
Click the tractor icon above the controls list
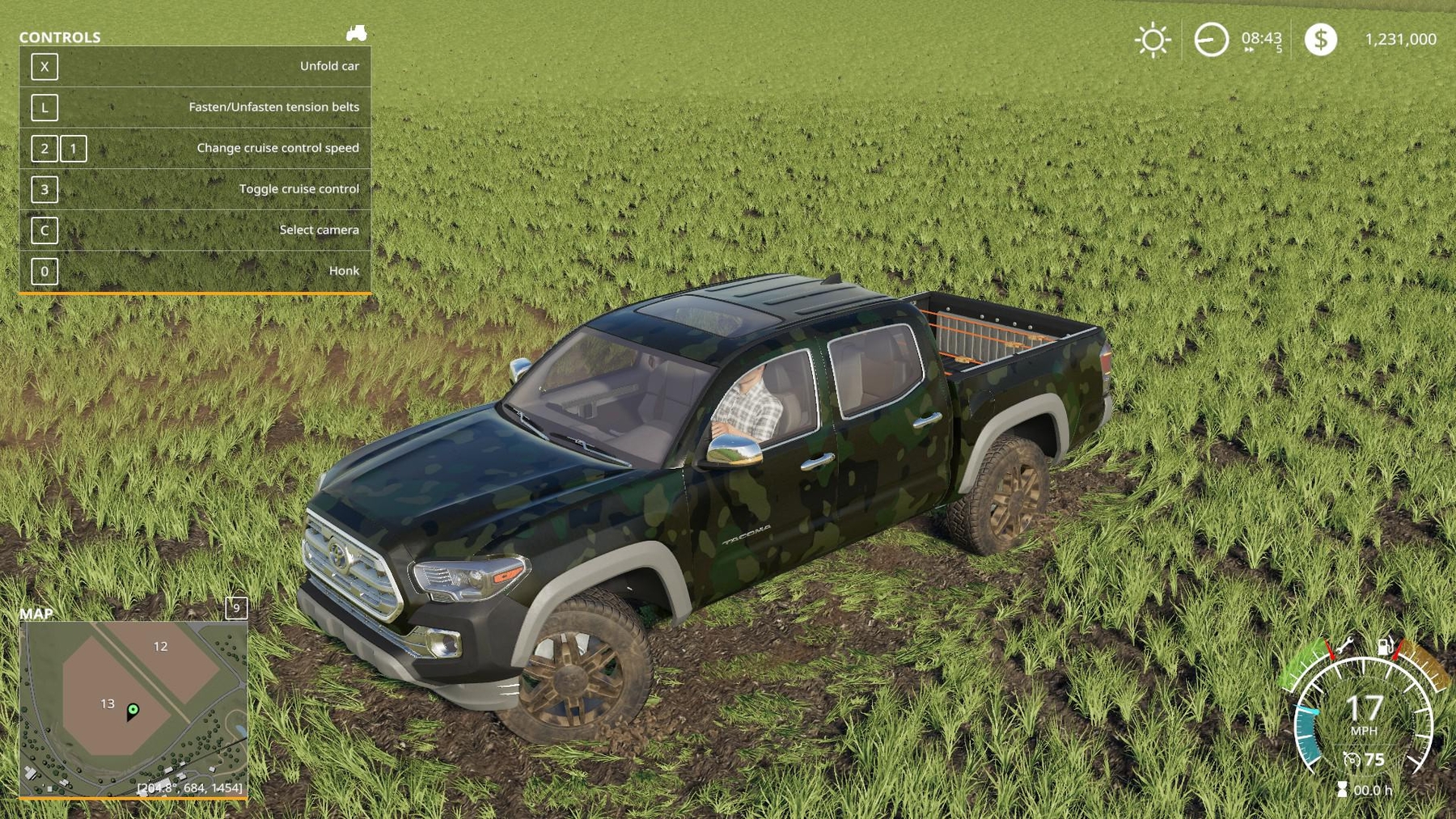click(x=356, y=33)
